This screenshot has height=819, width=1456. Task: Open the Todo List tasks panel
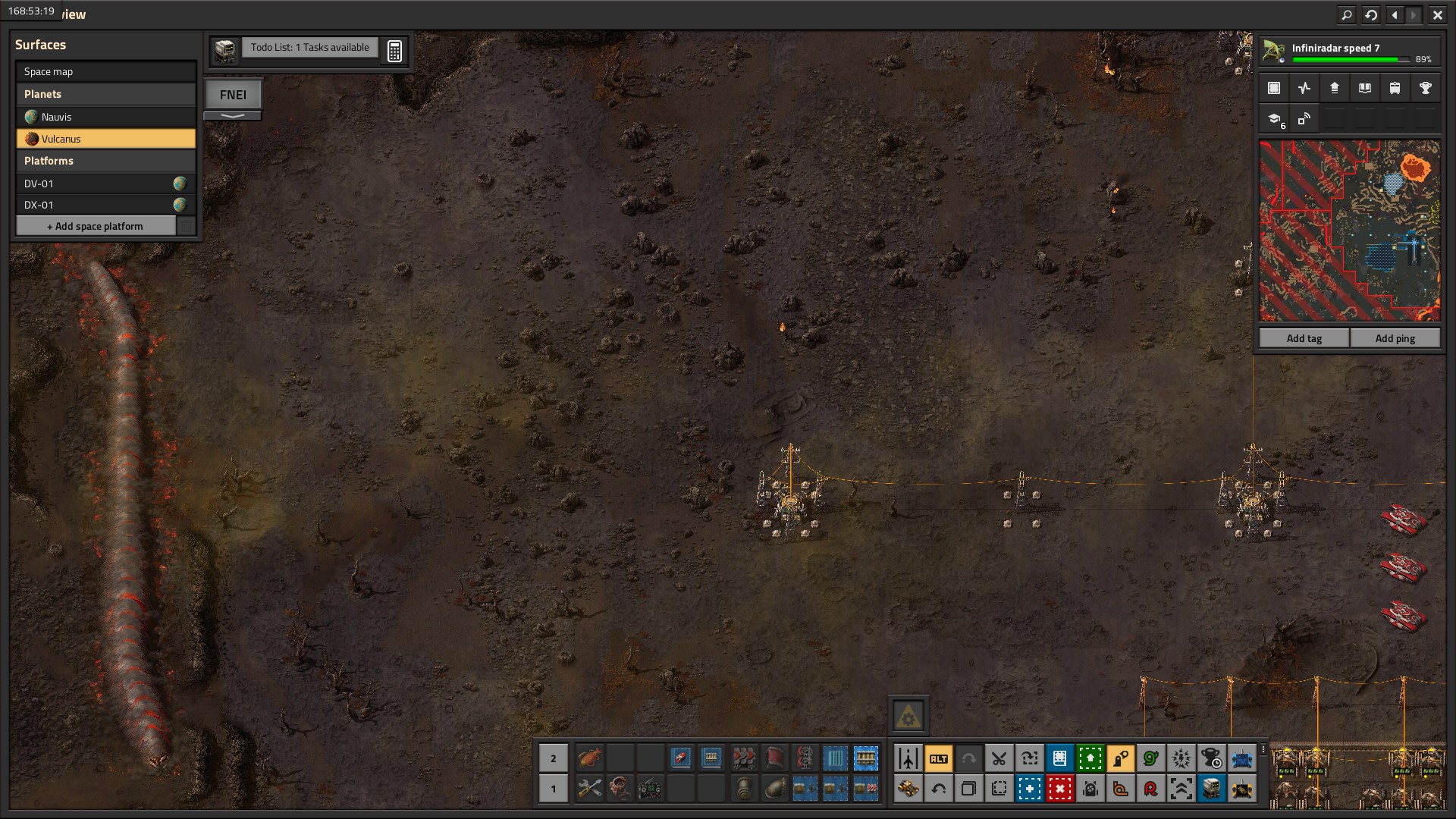coord(309,48)
